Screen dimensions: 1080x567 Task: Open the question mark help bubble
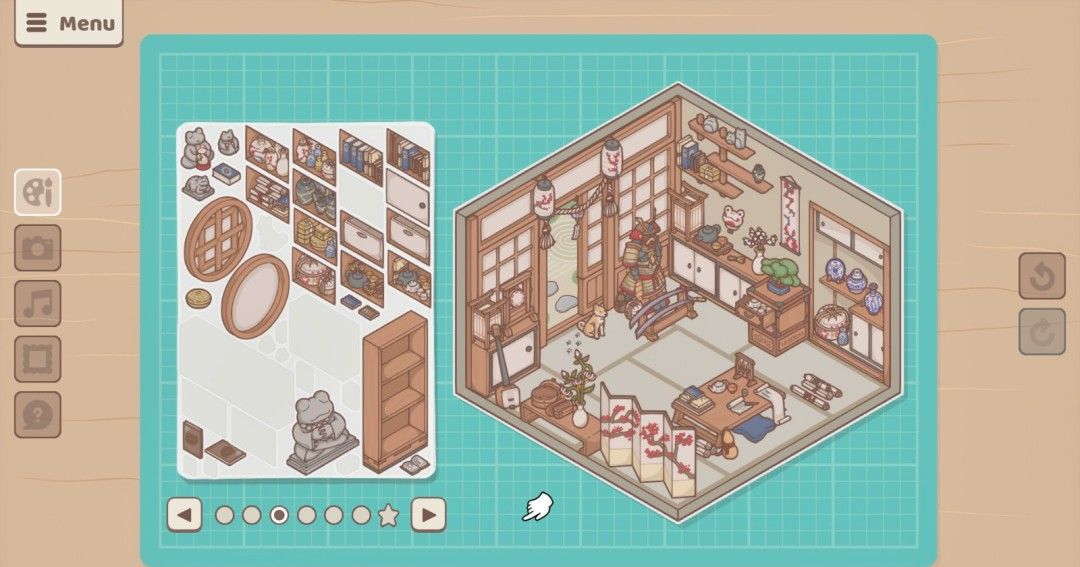[x=38, y=414]
